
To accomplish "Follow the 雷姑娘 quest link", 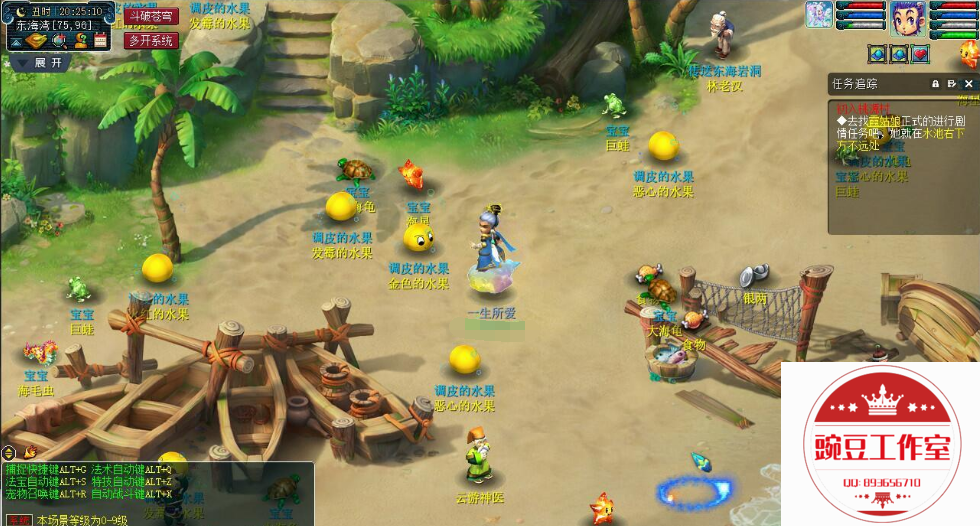I will click(883, 120).
